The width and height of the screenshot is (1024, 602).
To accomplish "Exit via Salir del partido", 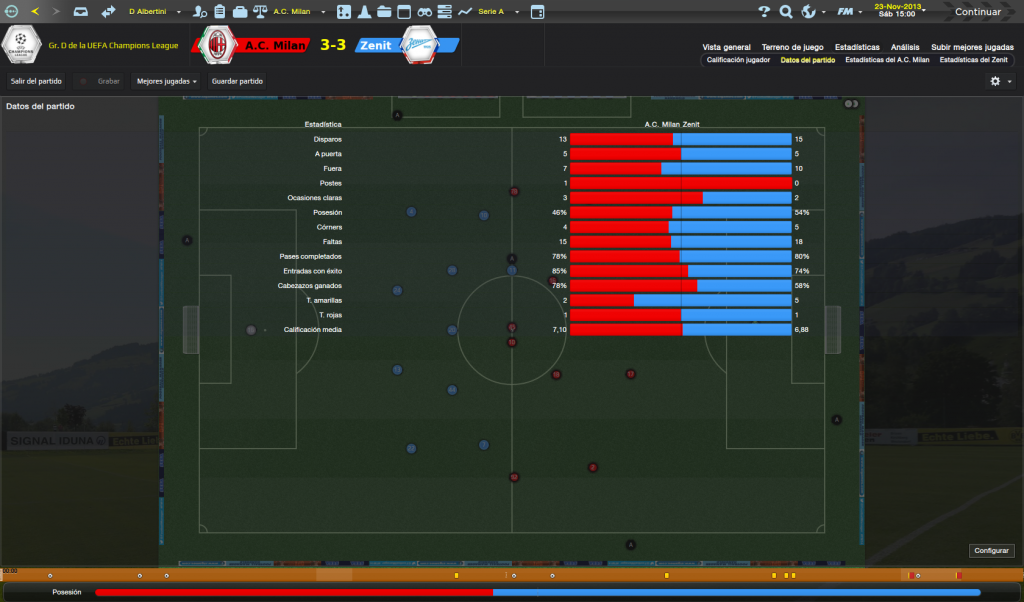I will 36,81.
